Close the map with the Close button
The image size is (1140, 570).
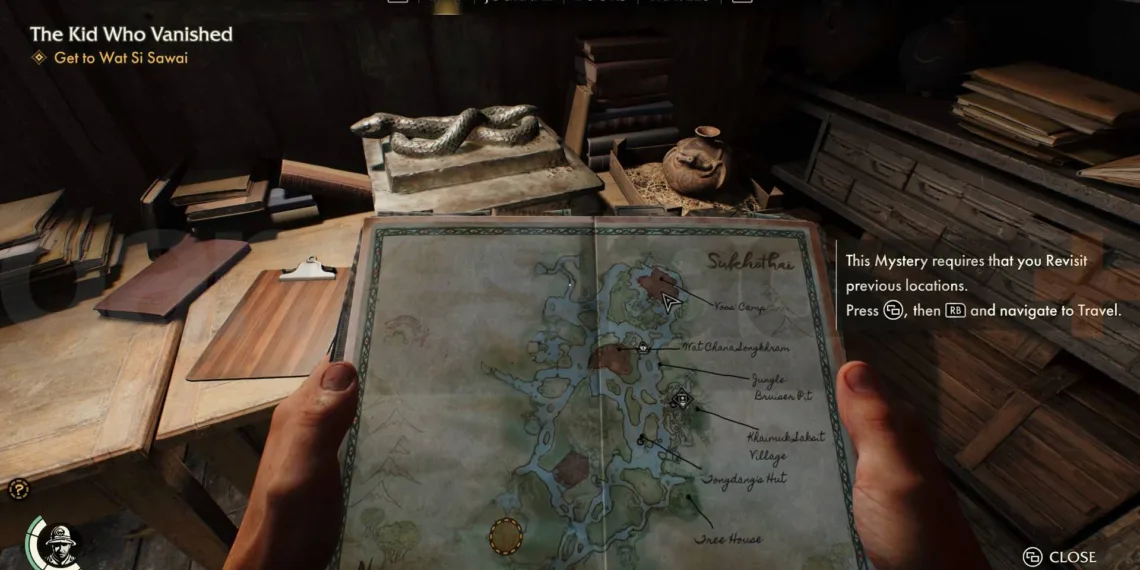pyautogui.click(x=1060, y=557)
